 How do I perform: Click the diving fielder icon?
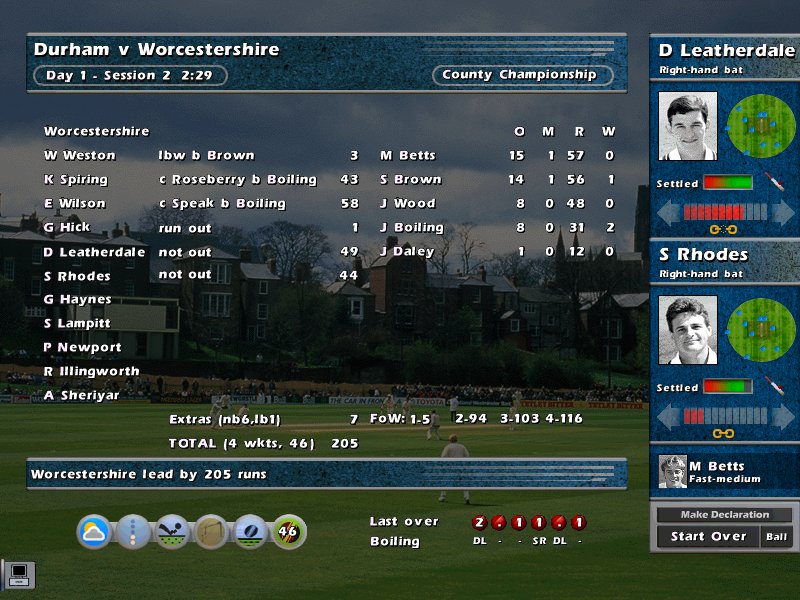(x=172, y=532)
